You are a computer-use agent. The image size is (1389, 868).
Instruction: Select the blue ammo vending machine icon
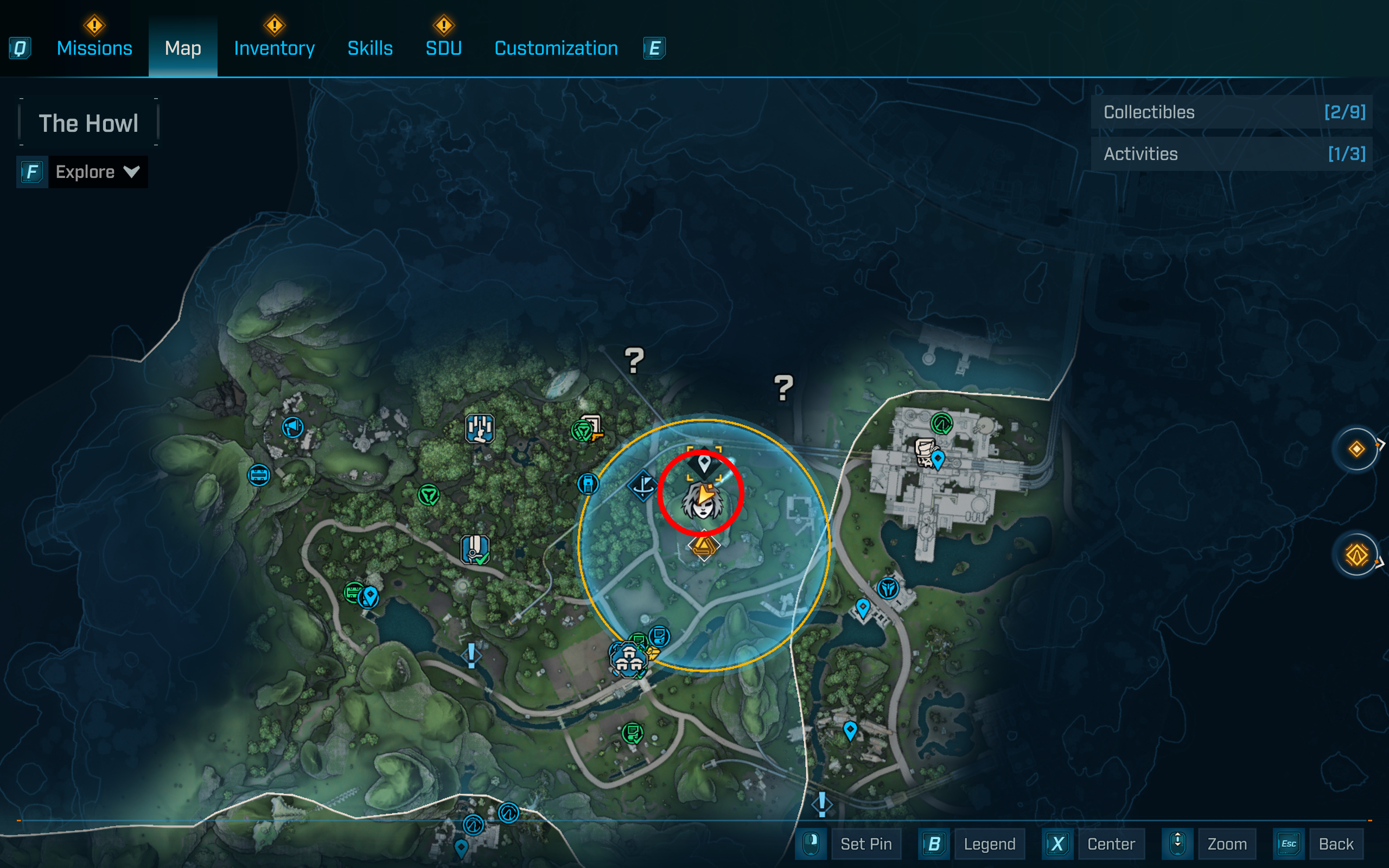(588, 484)
